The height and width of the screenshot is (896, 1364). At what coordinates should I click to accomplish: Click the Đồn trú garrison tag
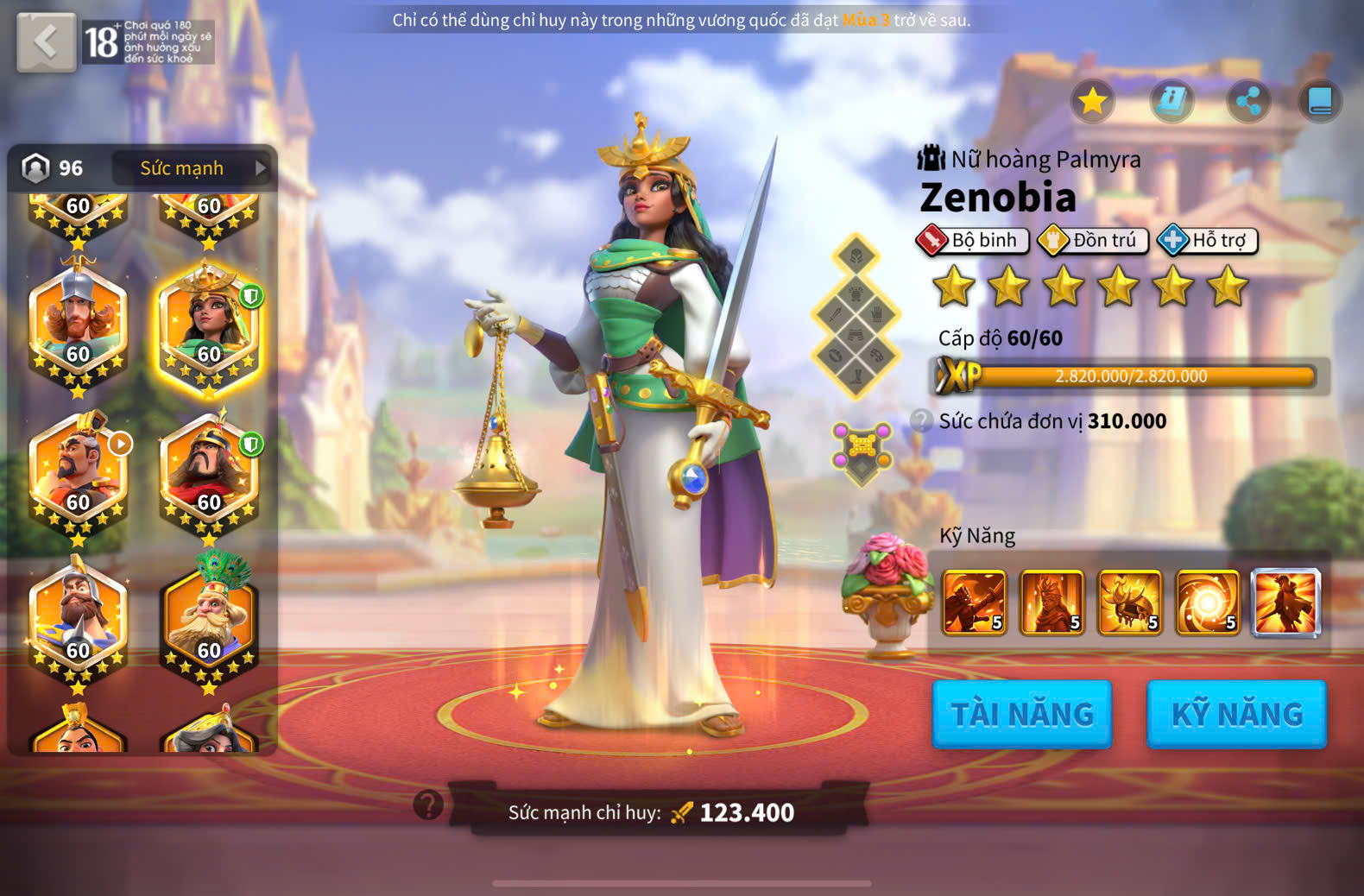pos(1093,241)
